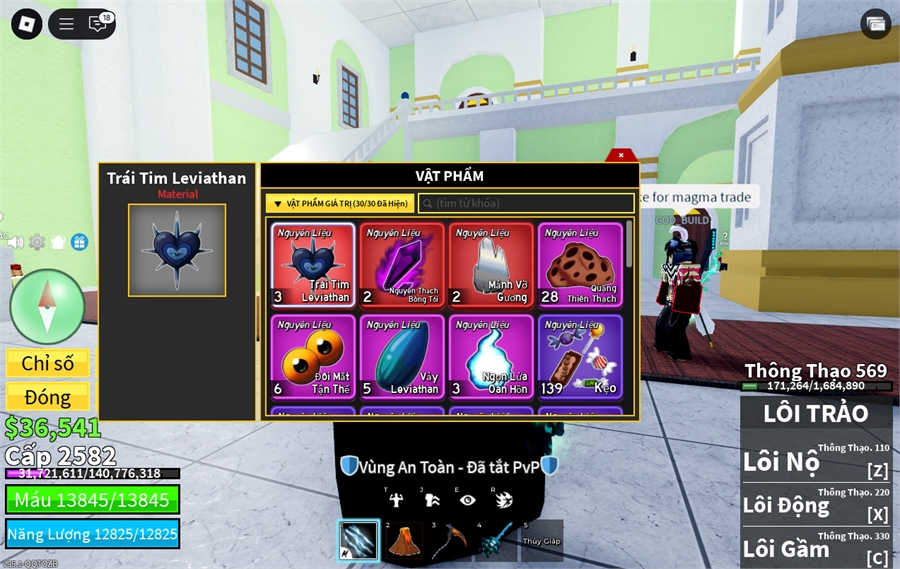Focus the inventory keyword search box
The width and height of the screenshot is (900, 569).
pyautogui.click(x=526, y=203)
